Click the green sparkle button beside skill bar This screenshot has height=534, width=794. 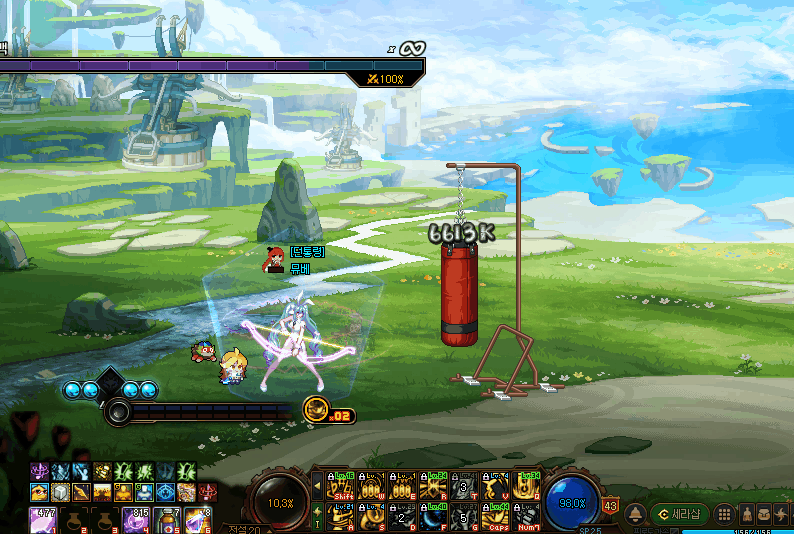pos(318,516)
